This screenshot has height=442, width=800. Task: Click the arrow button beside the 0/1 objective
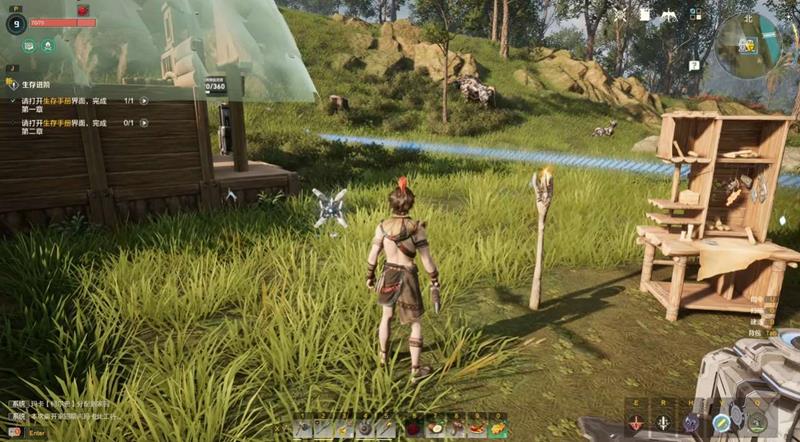click(144, 123)
